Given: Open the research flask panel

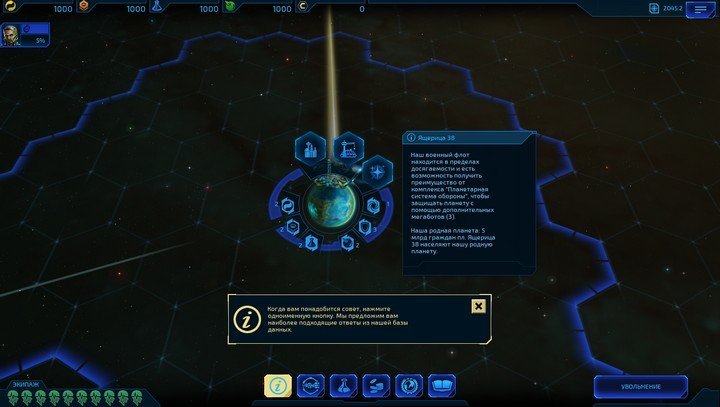Looking at the screenshot, I should pyautogui.click(x=342, y=385).
